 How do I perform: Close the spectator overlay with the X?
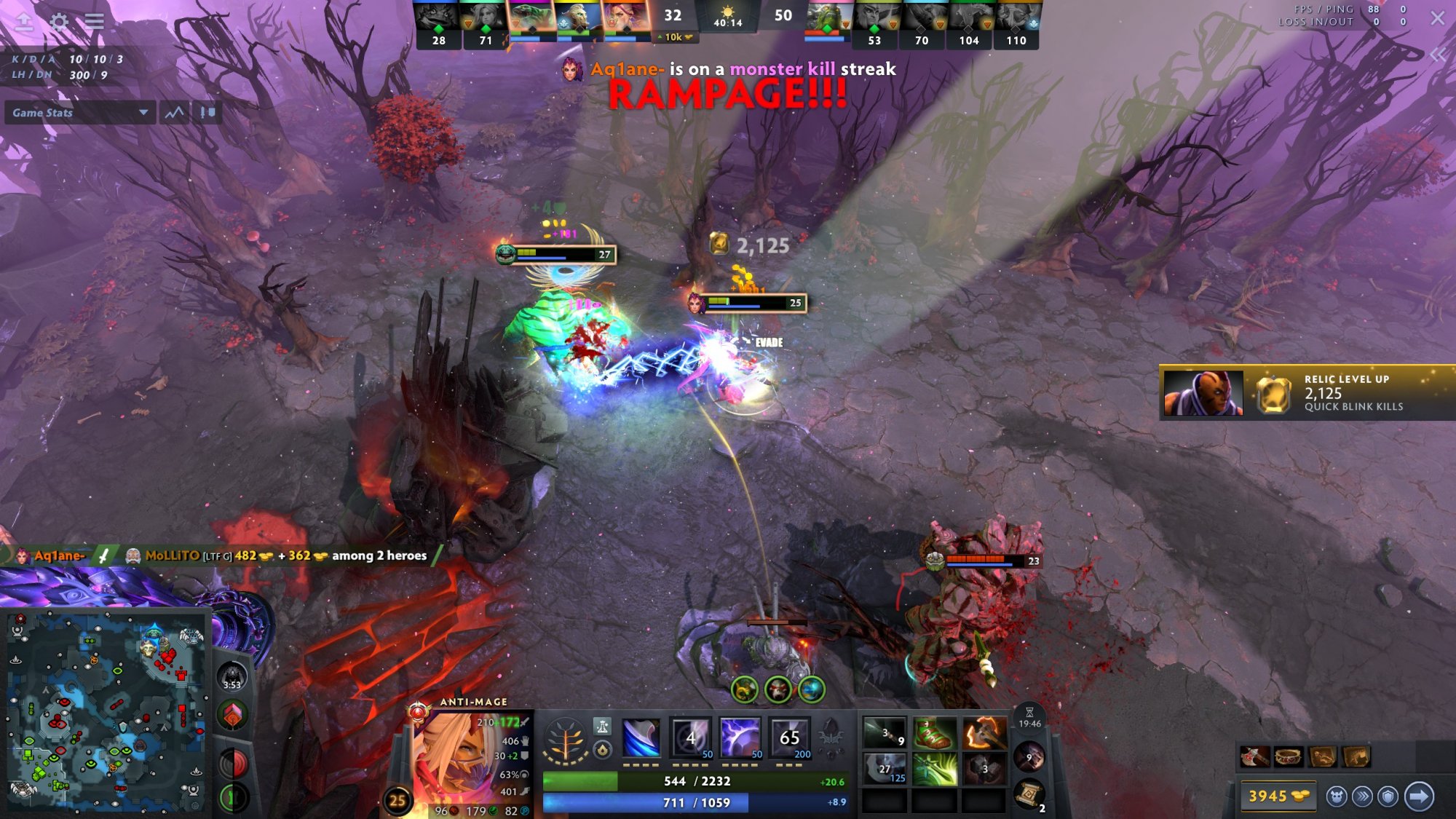pyautogui.click(x=1437, y=18)
